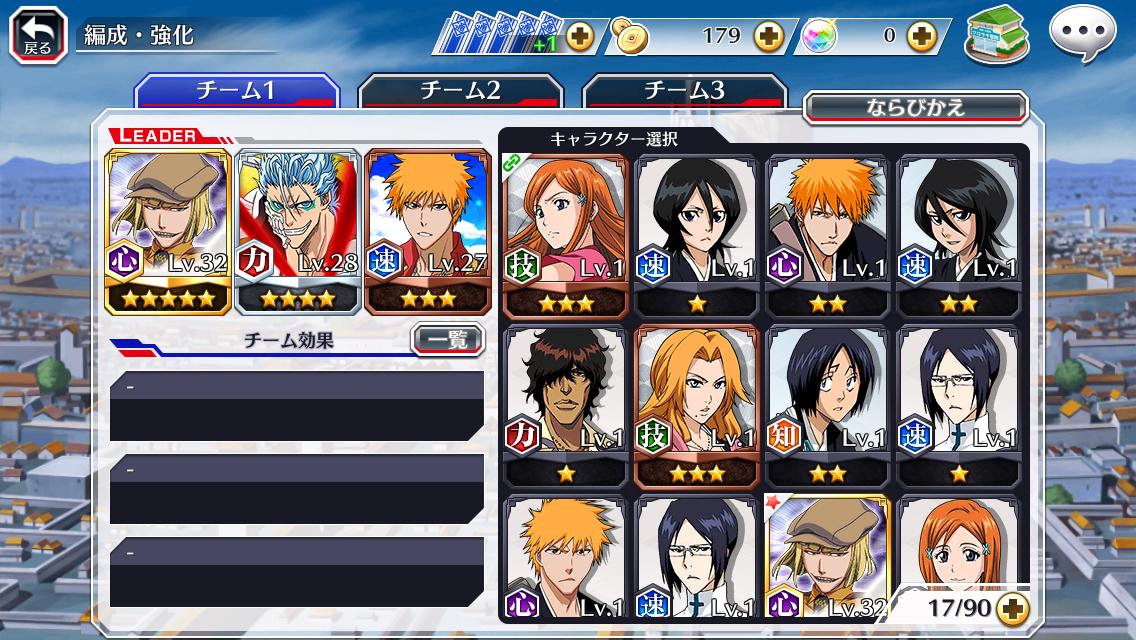
Task: Expand character capacity with the 17/90 plus
Action: coord(1012,607)
